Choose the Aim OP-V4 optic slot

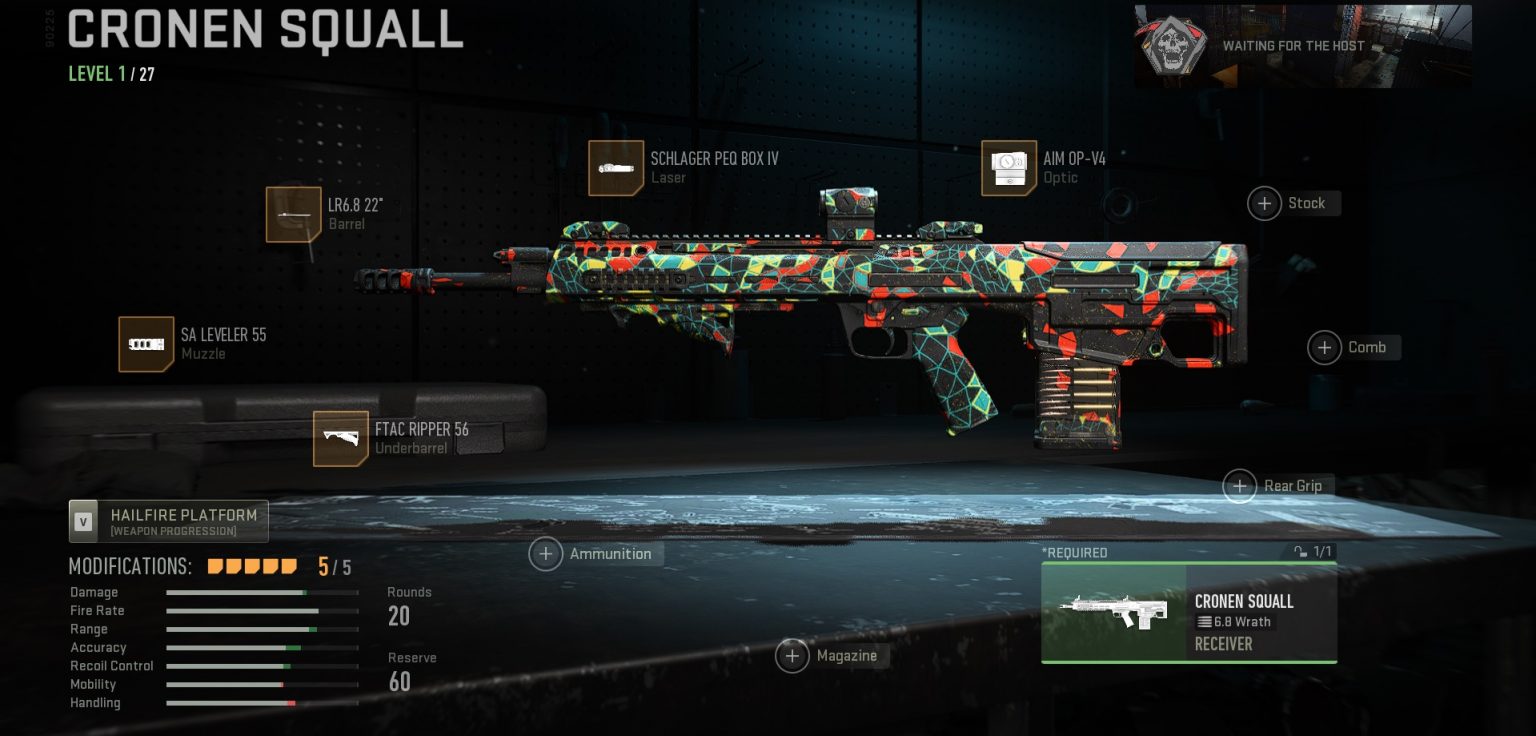pos(1009,168)
